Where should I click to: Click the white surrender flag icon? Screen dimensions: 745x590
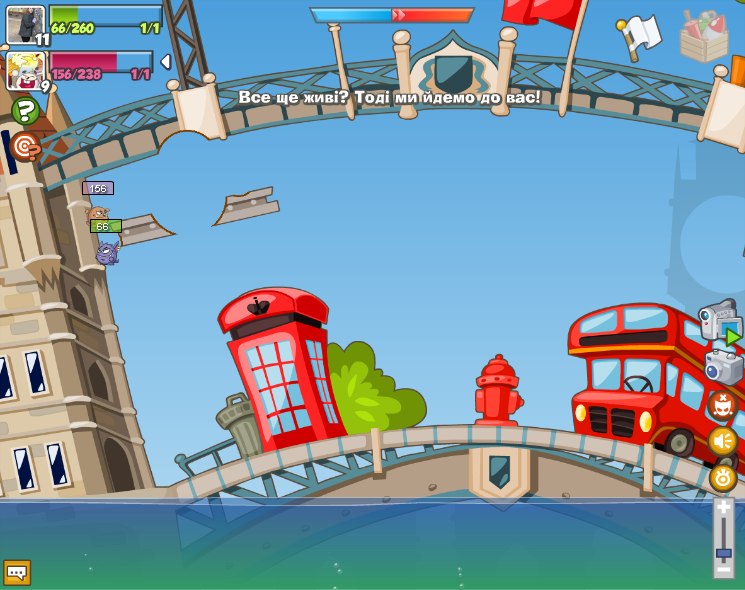[639, 35]
